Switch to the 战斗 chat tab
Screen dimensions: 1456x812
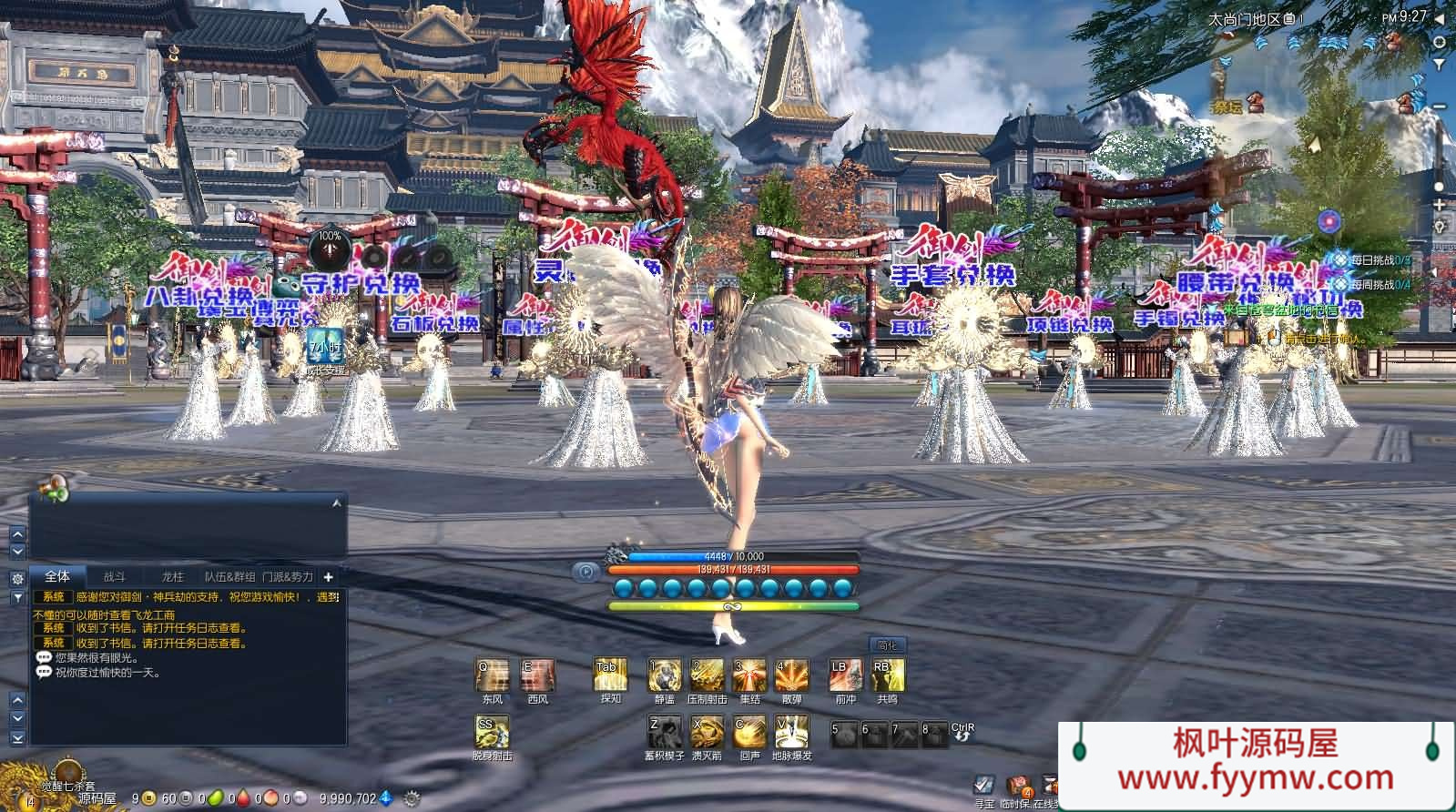point(115,576)
